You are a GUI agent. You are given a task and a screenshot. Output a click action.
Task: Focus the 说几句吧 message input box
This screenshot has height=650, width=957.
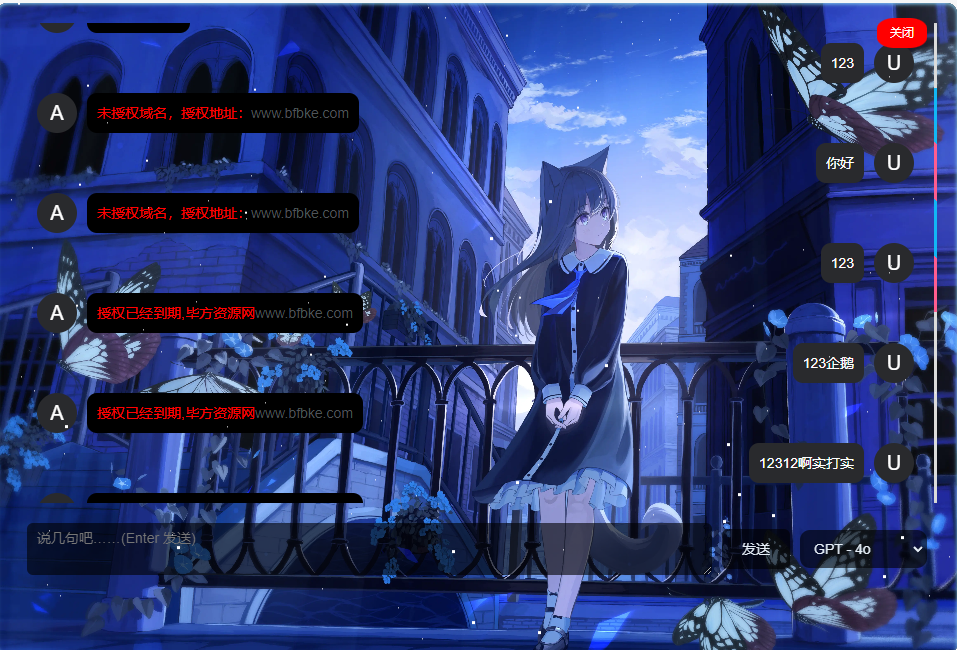[x=370, y=548]
